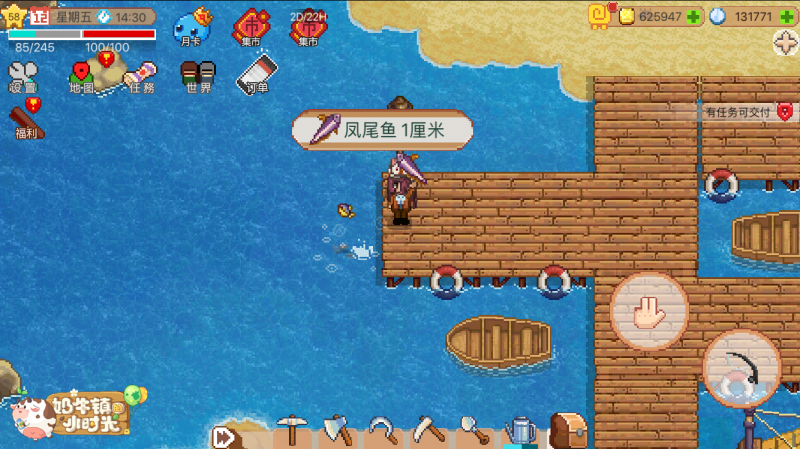This screenshot has width=800, height=449.
Task: Open the 任务 quest scroll
Action: [140, 77]
